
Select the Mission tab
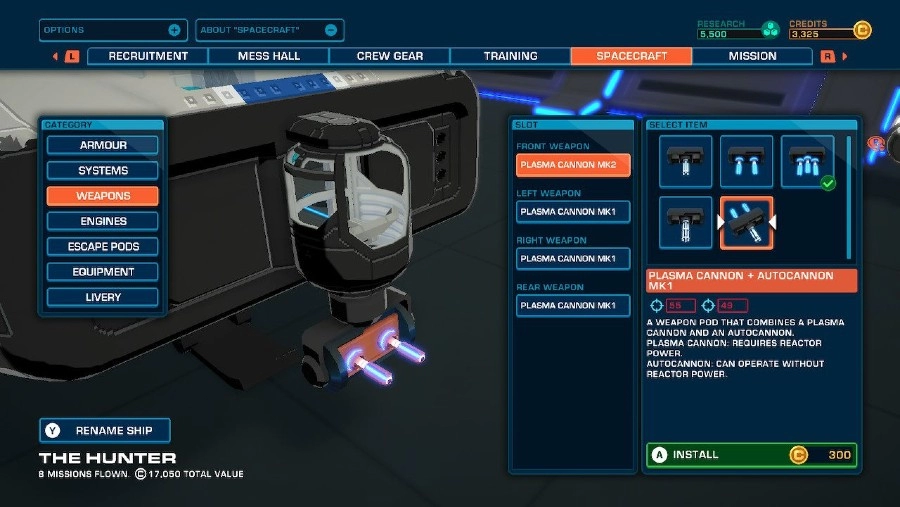(x=752, y=56)
